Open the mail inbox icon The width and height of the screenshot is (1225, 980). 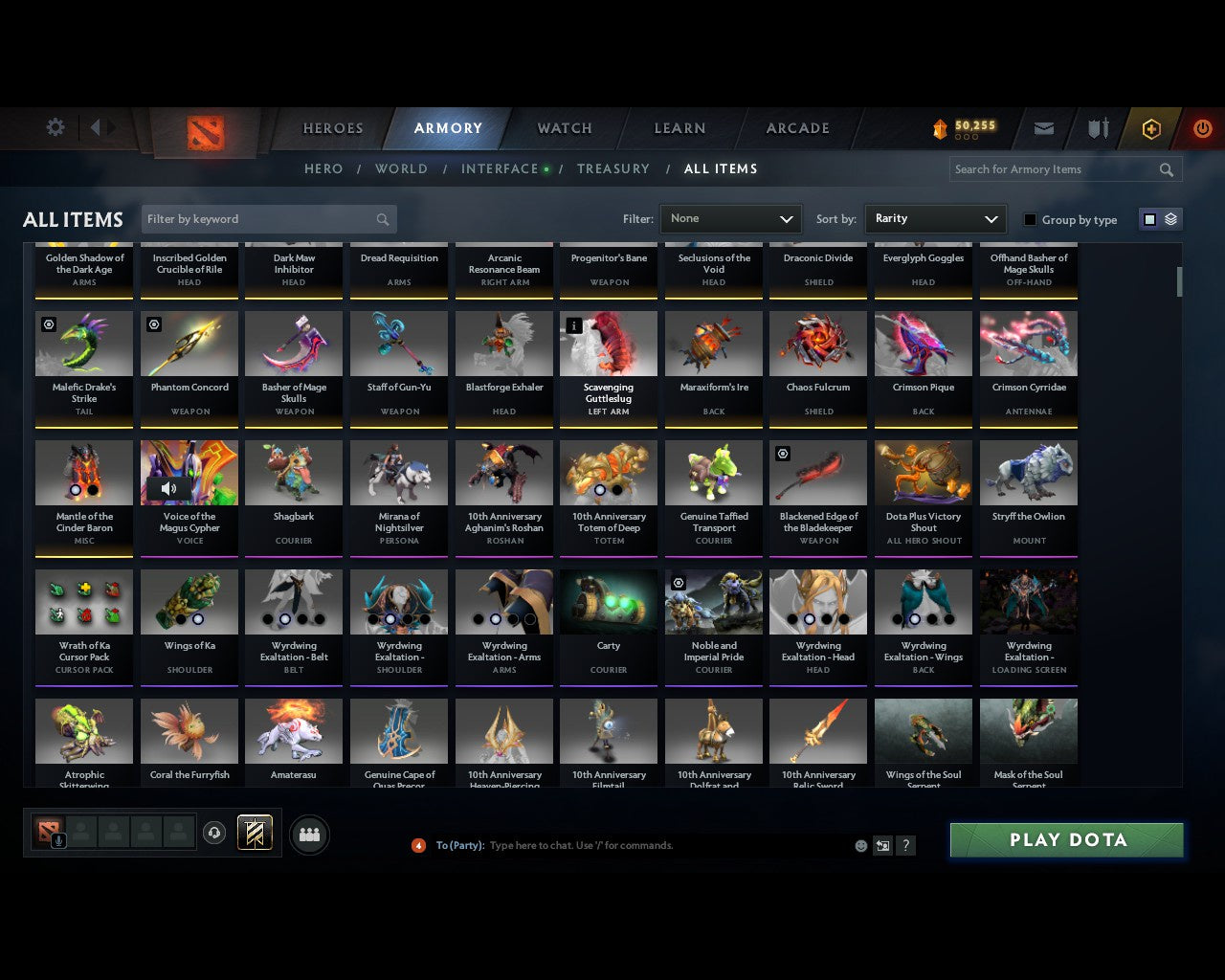pos(1043,128)
